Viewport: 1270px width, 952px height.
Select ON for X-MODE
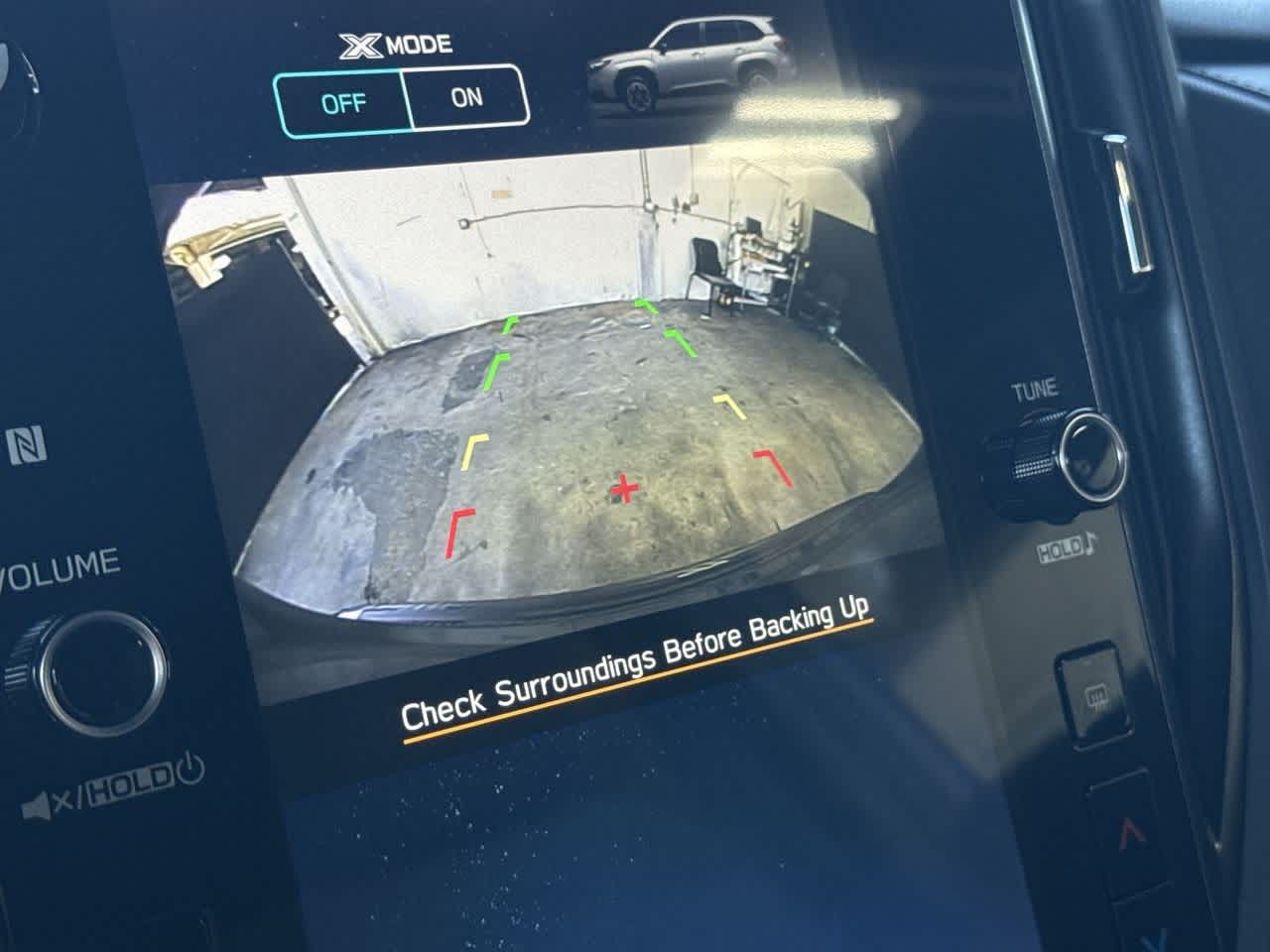[466, 97]
